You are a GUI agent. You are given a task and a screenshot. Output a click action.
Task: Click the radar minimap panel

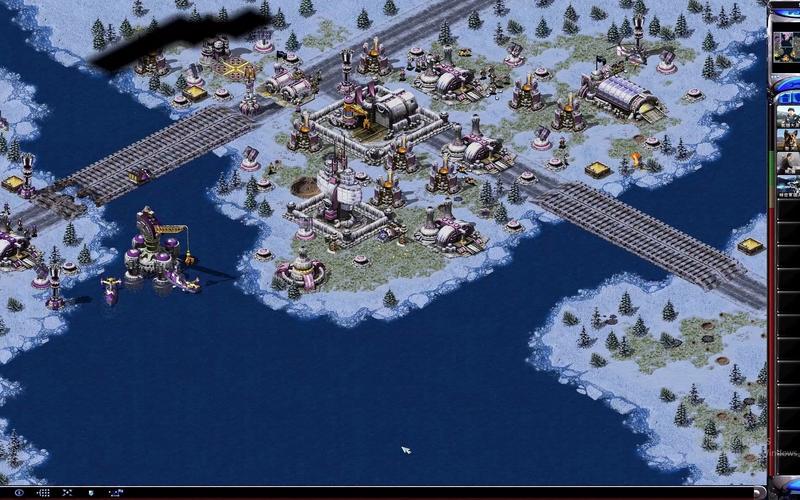[x=786, y=40]
